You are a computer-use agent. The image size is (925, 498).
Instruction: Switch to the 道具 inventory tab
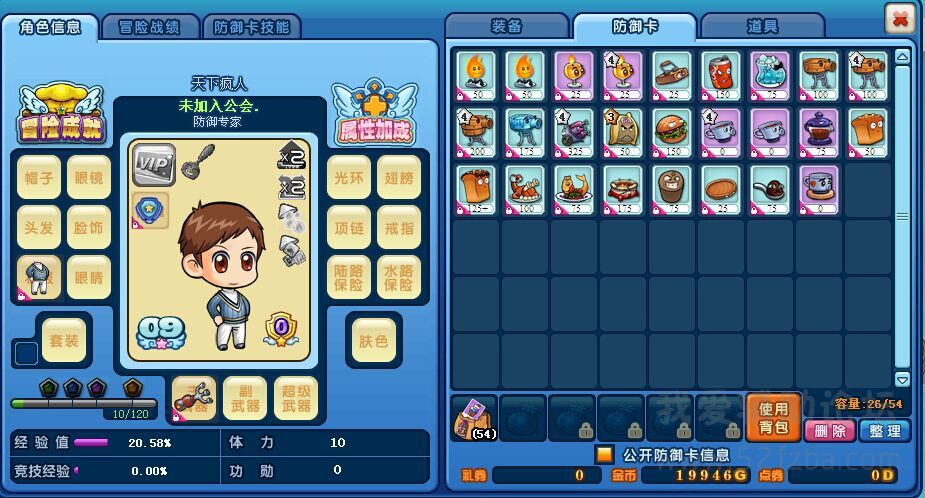tap(762, 27)
